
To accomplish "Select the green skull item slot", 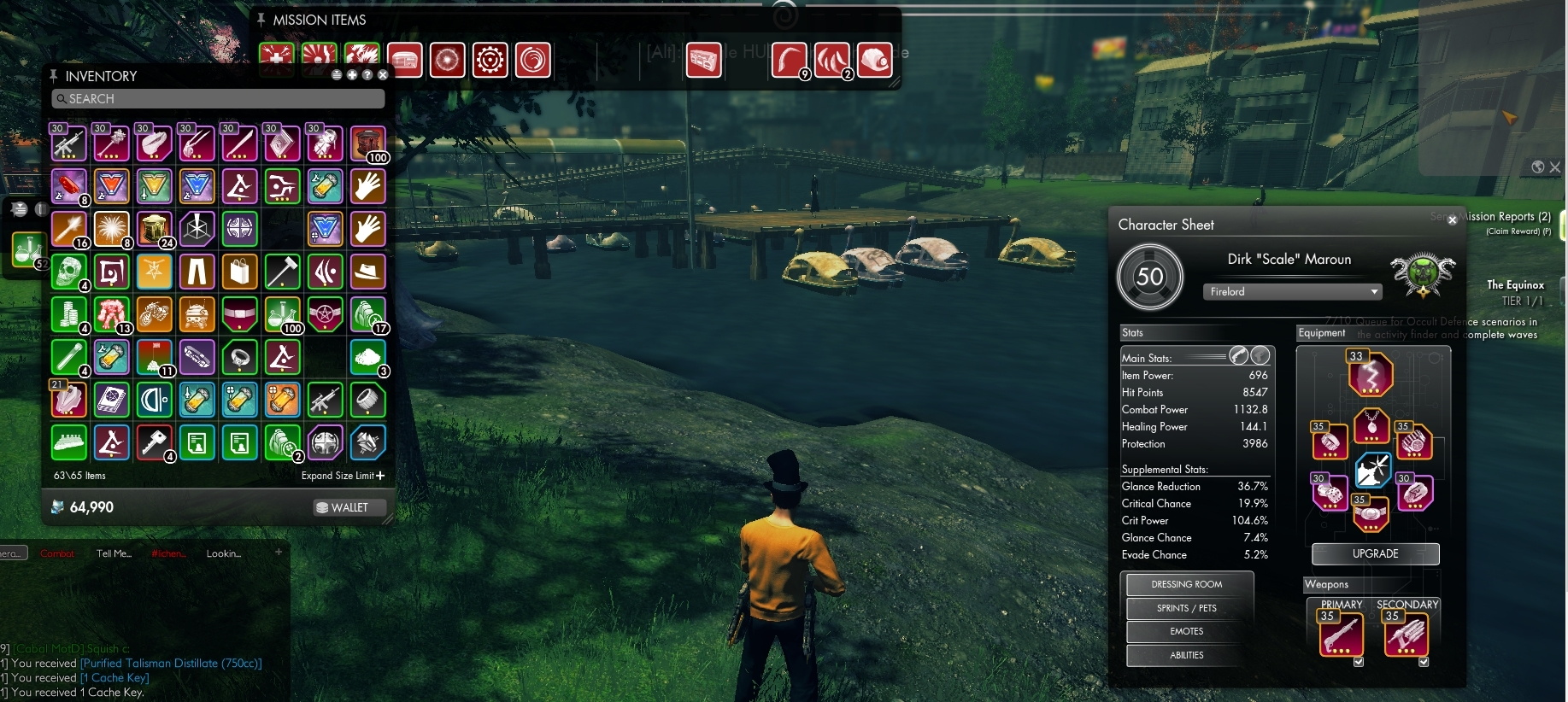I will pos(68,272).
